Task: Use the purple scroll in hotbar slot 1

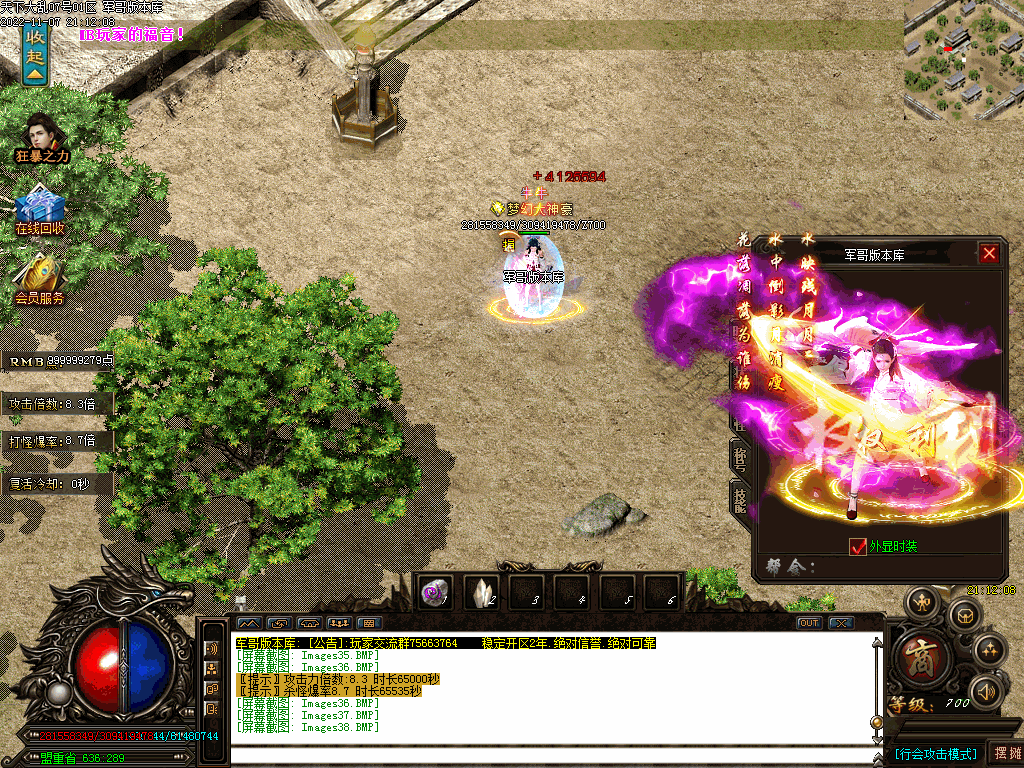Action: pyautogui.click(x=436, y=593)
